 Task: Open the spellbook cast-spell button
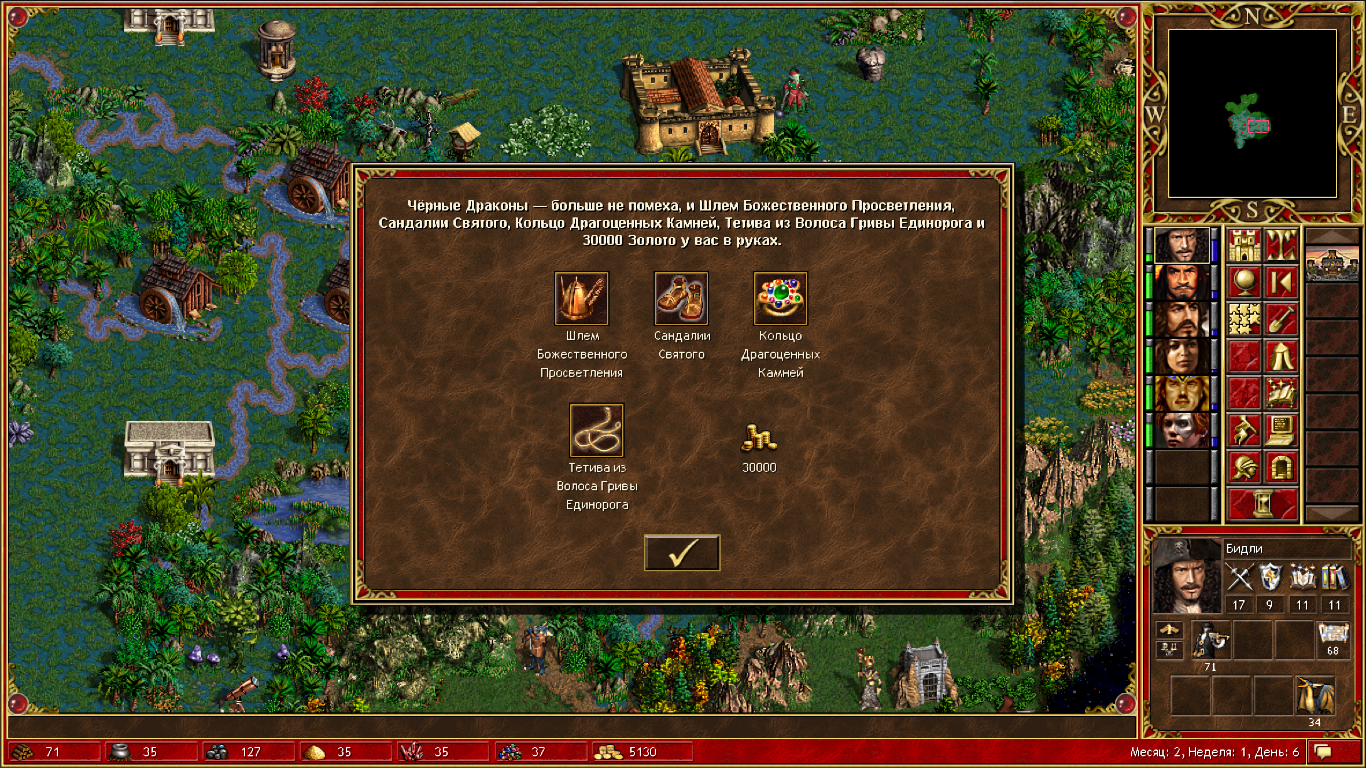pyautogui.click(x=1281, y=393)
